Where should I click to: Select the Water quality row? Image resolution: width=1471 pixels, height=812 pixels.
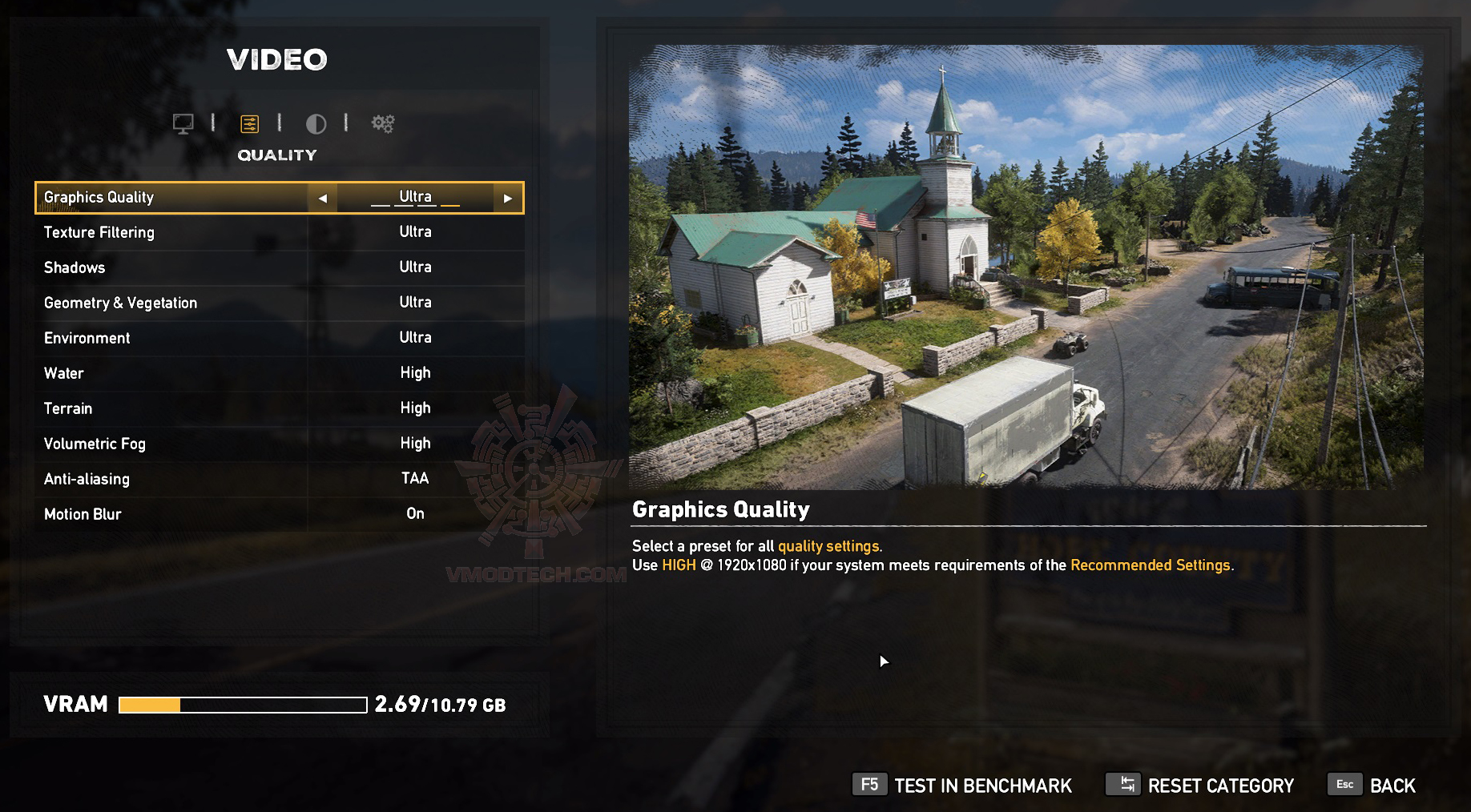(x=279, y=373)
